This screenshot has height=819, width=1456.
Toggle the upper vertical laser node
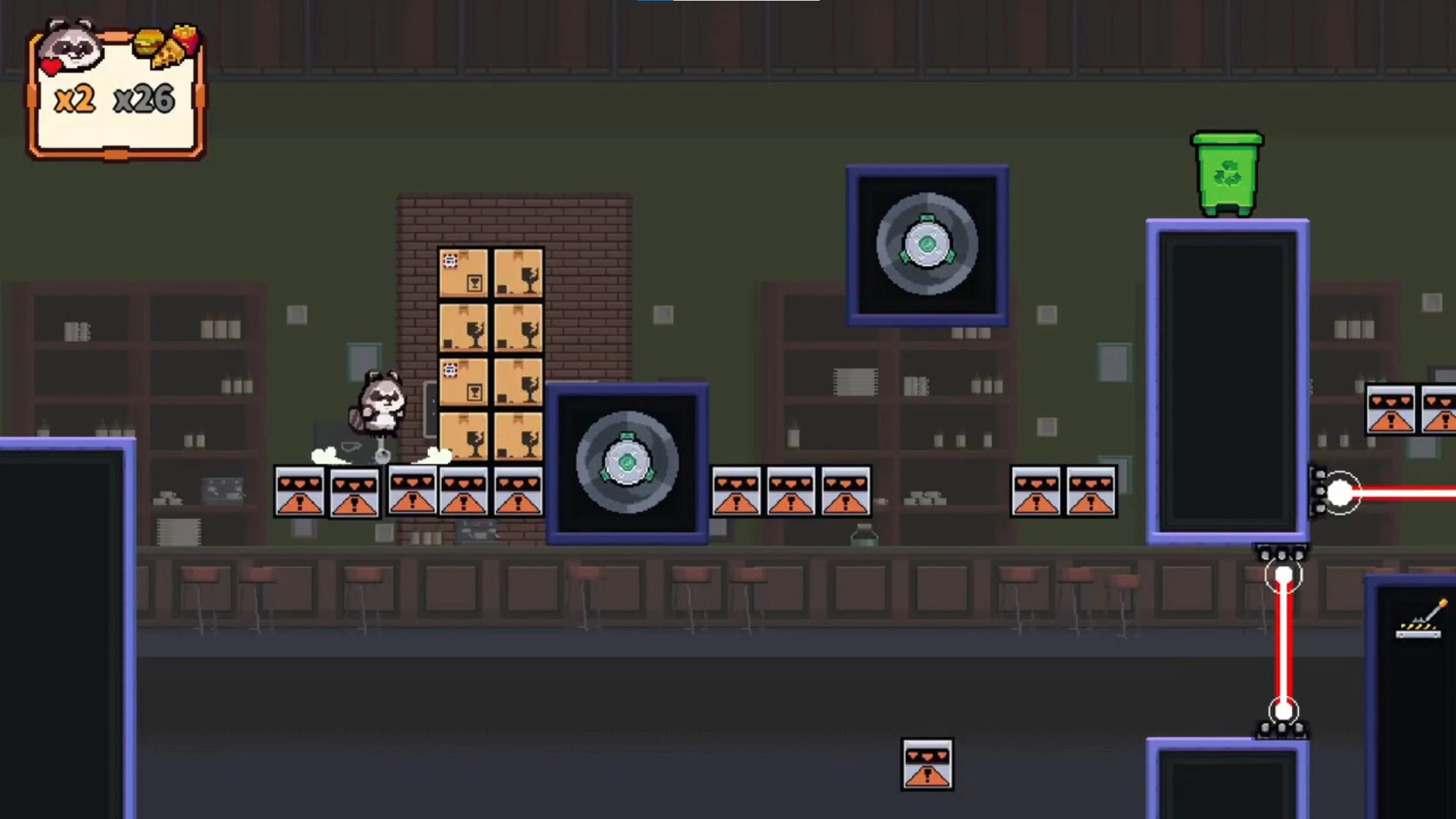pyautogui.click(x=1284, y=576)
